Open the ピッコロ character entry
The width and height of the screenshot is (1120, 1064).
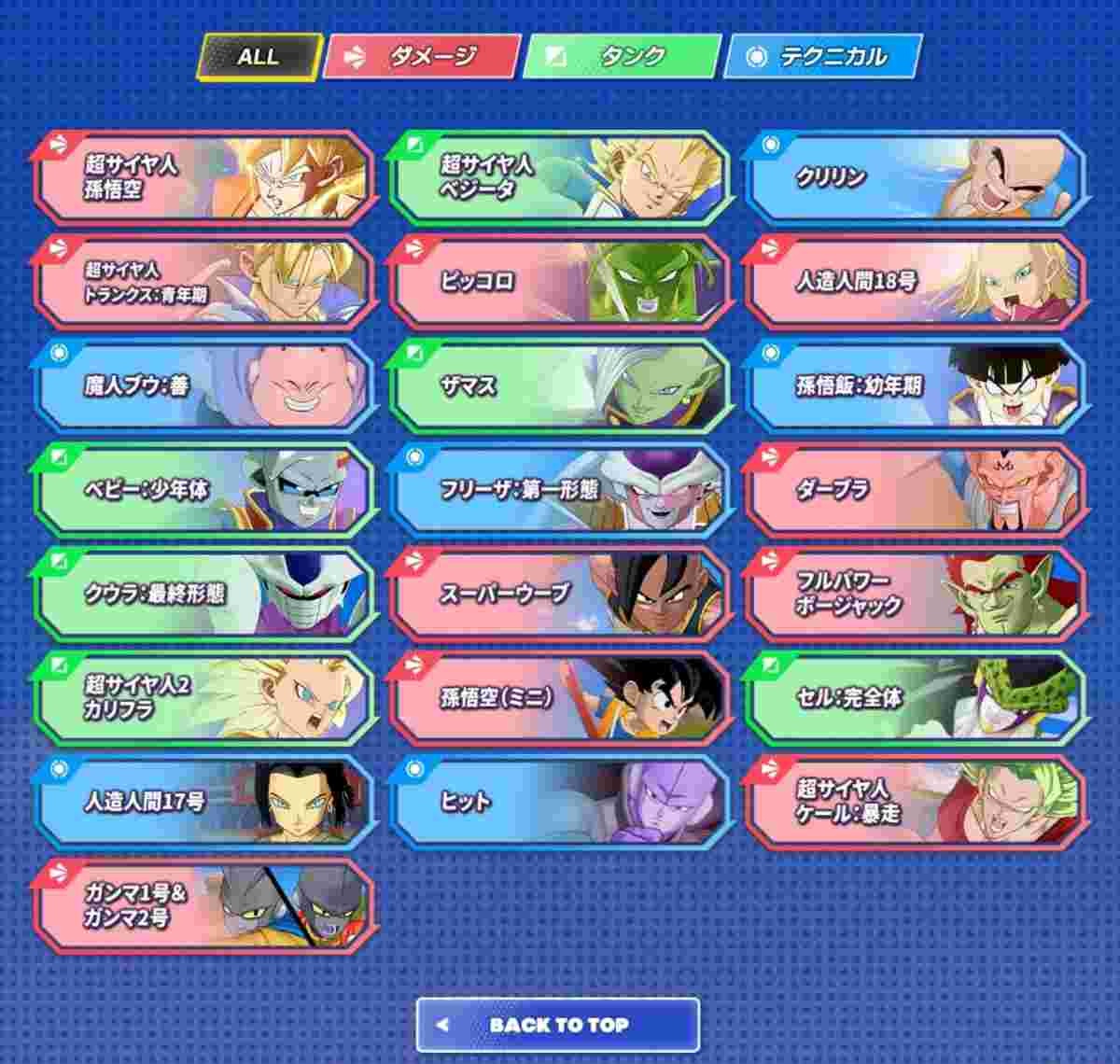click(x=559, y=281)
